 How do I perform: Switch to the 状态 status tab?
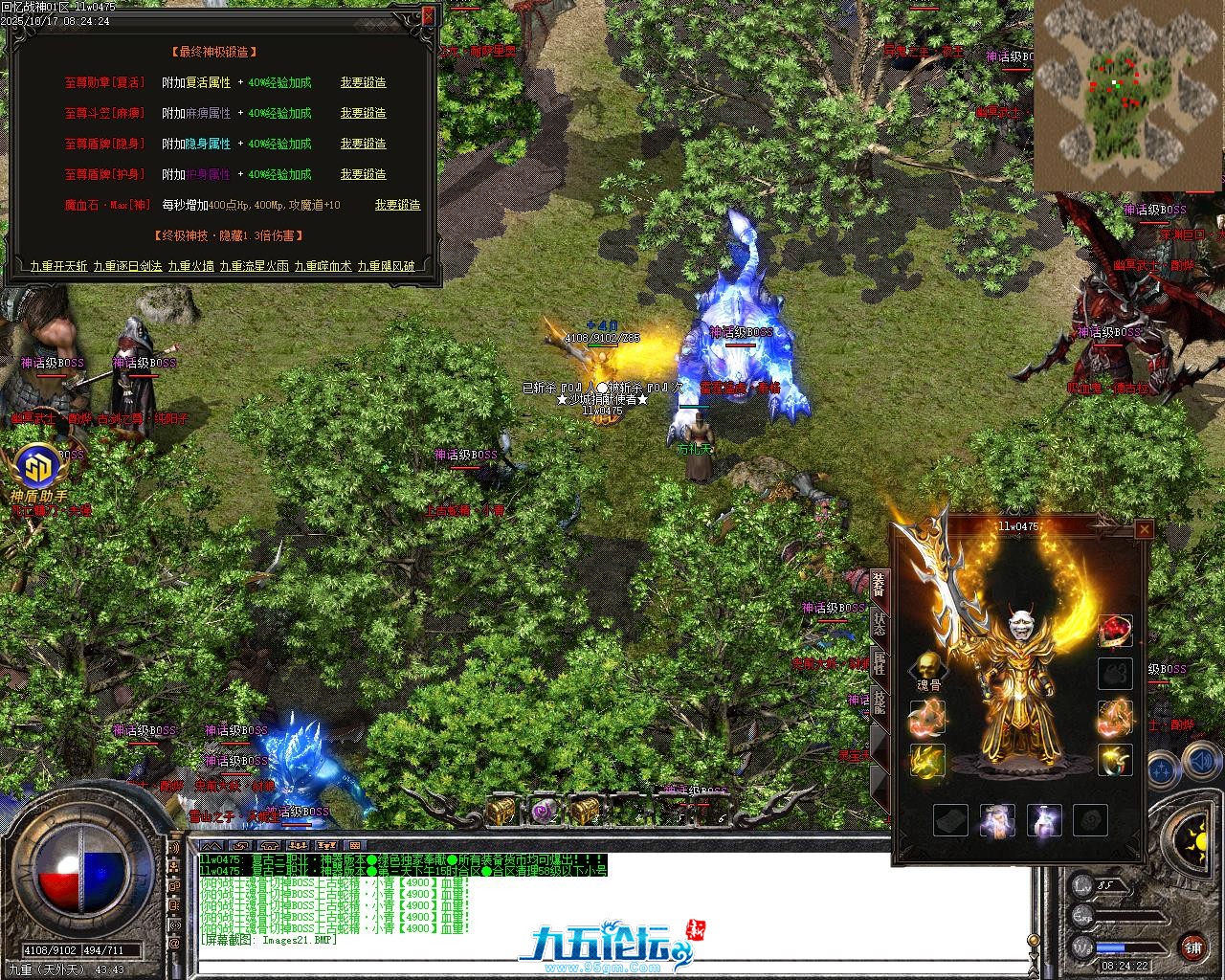pyautogui.click(x=879, y=624)
